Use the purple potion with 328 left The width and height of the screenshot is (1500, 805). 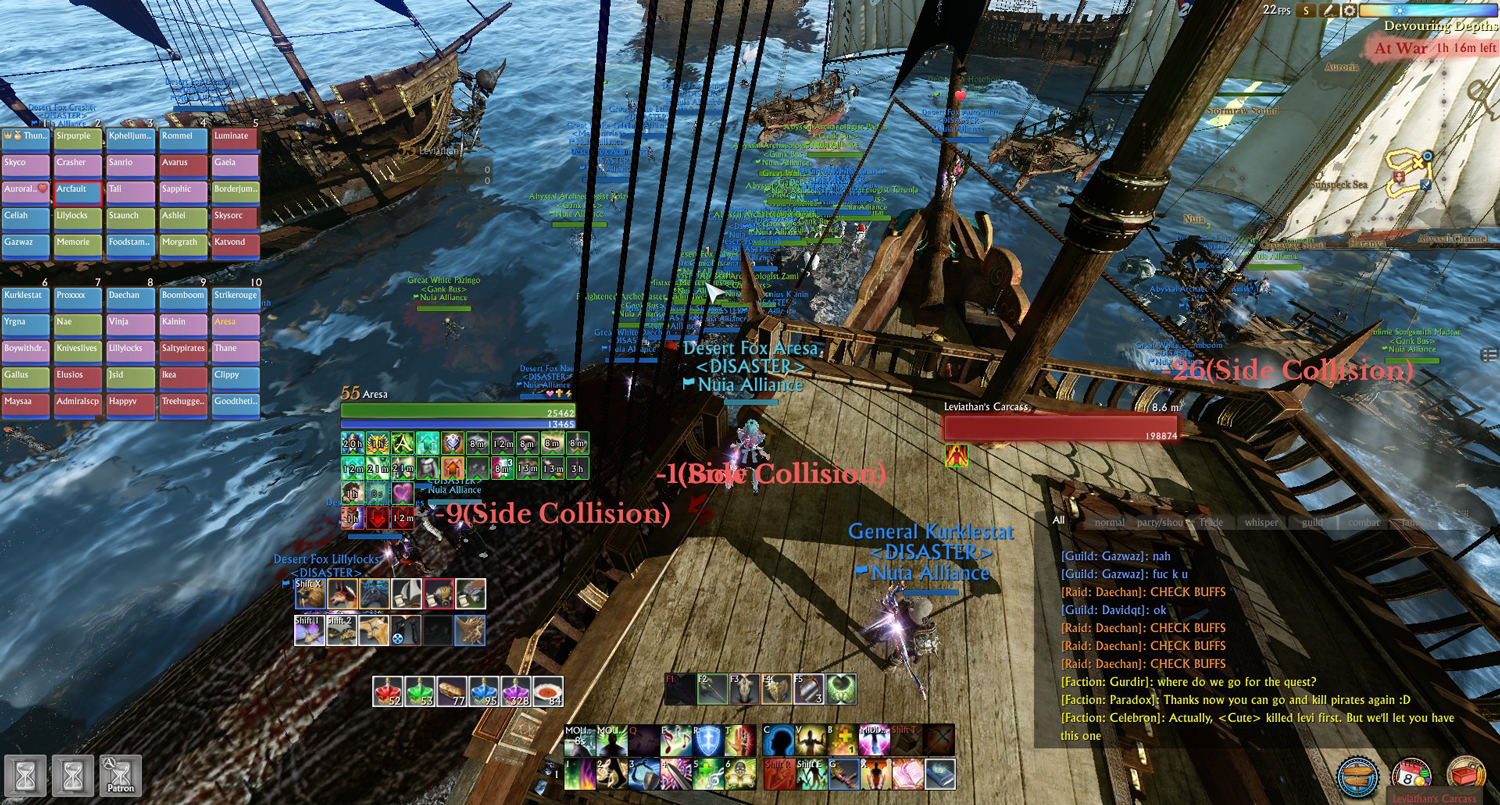(x=515, y=691)
